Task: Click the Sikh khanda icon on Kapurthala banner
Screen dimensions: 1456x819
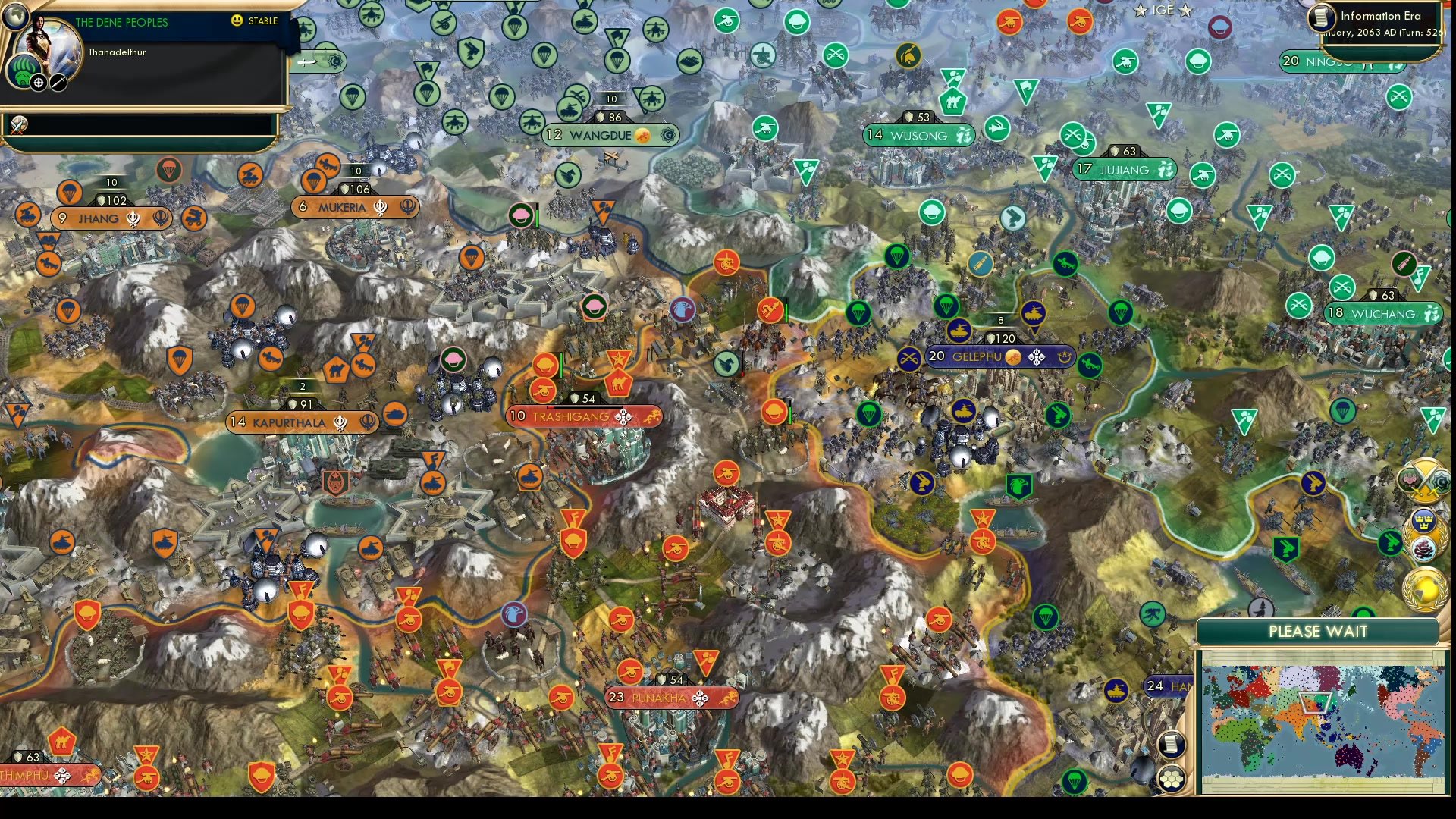Action: click(340, 422)
